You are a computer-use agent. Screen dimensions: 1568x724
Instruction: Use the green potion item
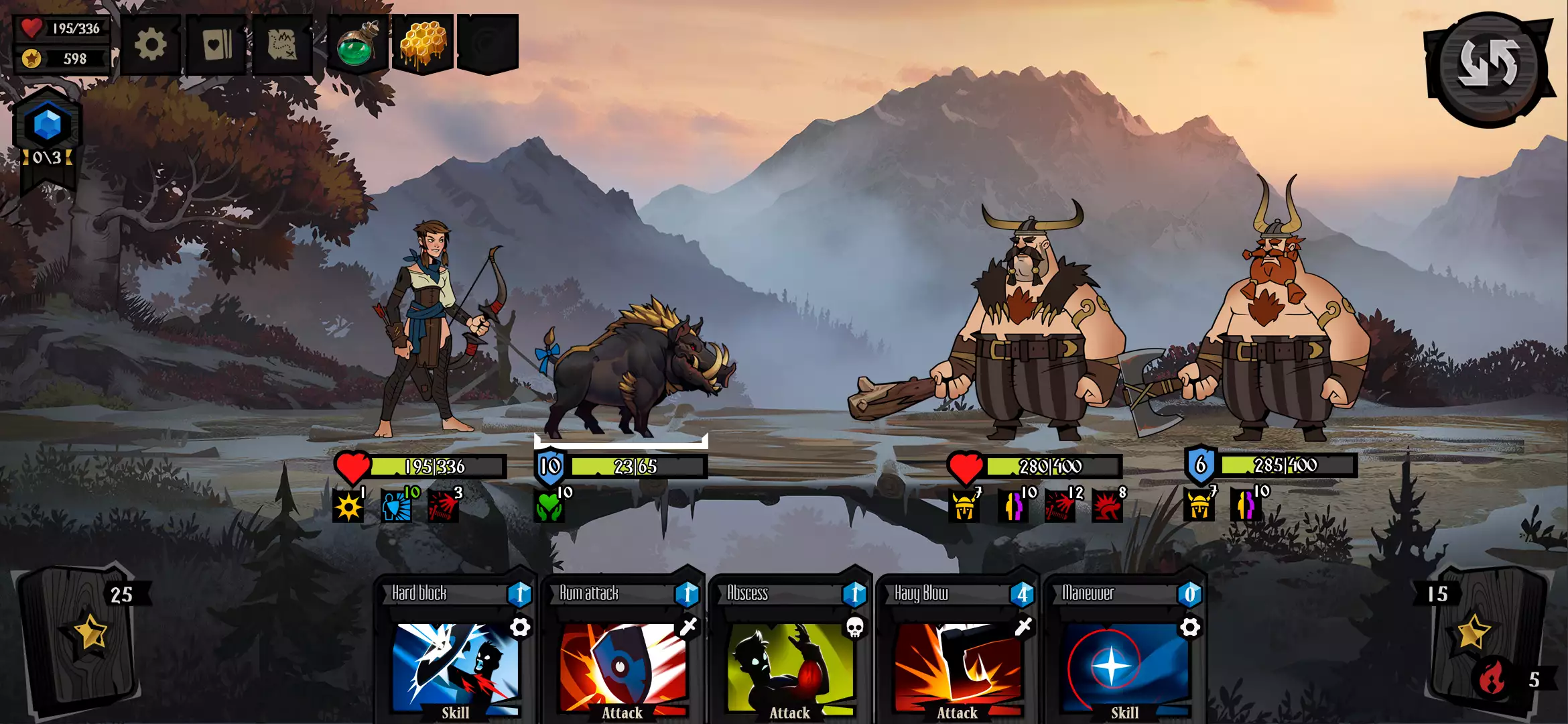pyautogui.click(x=357, y=46)
